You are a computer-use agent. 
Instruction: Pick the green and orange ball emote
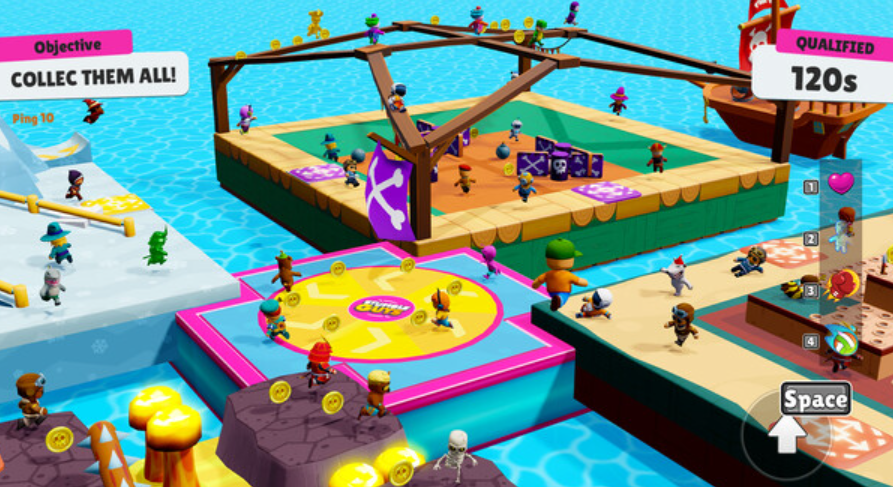842,342
